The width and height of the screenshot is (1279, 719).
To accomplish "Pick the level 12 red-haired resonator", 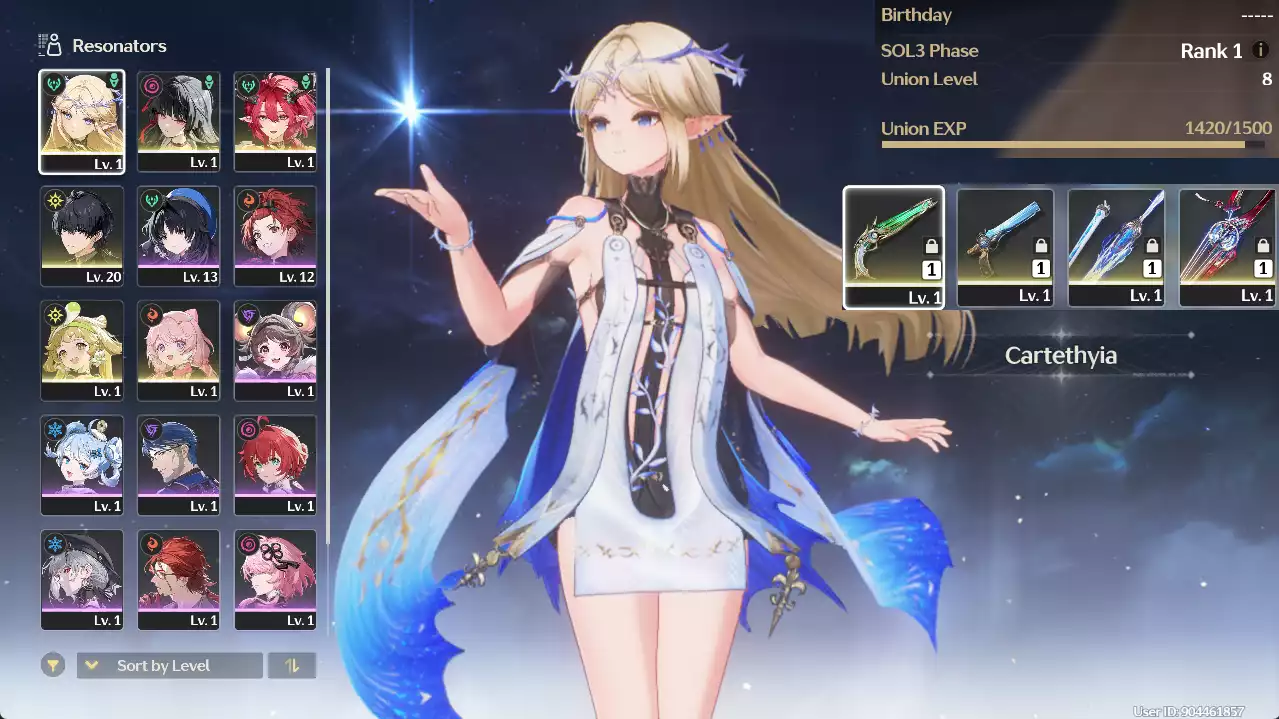I will tap(275, 235).
